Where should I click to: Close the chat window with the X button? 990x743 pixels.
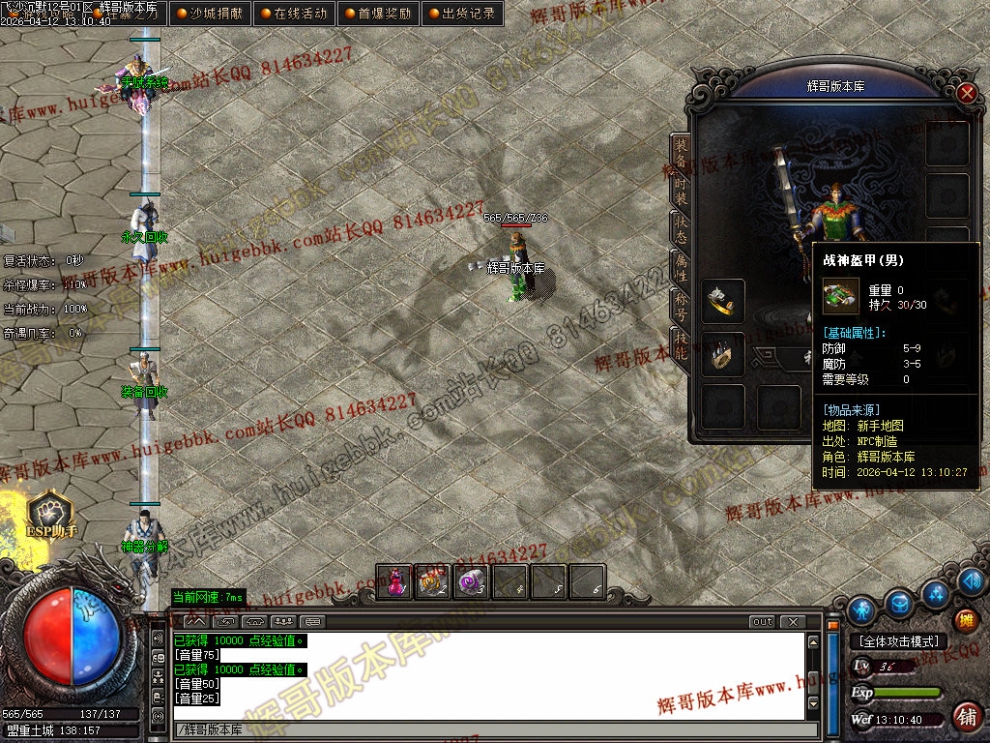[792, 622]
